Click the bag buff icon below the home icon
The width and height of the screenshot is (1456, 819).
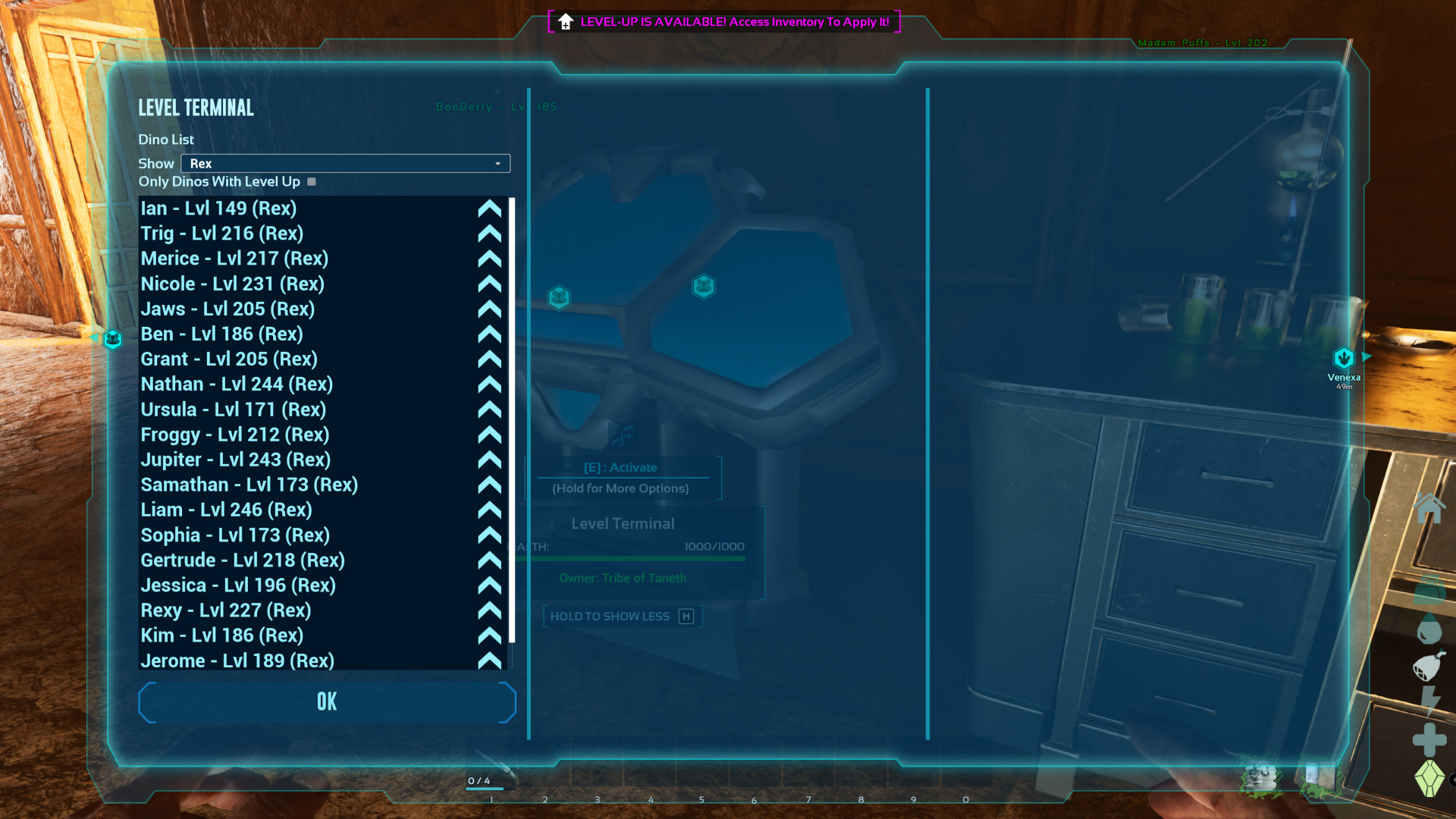(x=1429, y=588)
